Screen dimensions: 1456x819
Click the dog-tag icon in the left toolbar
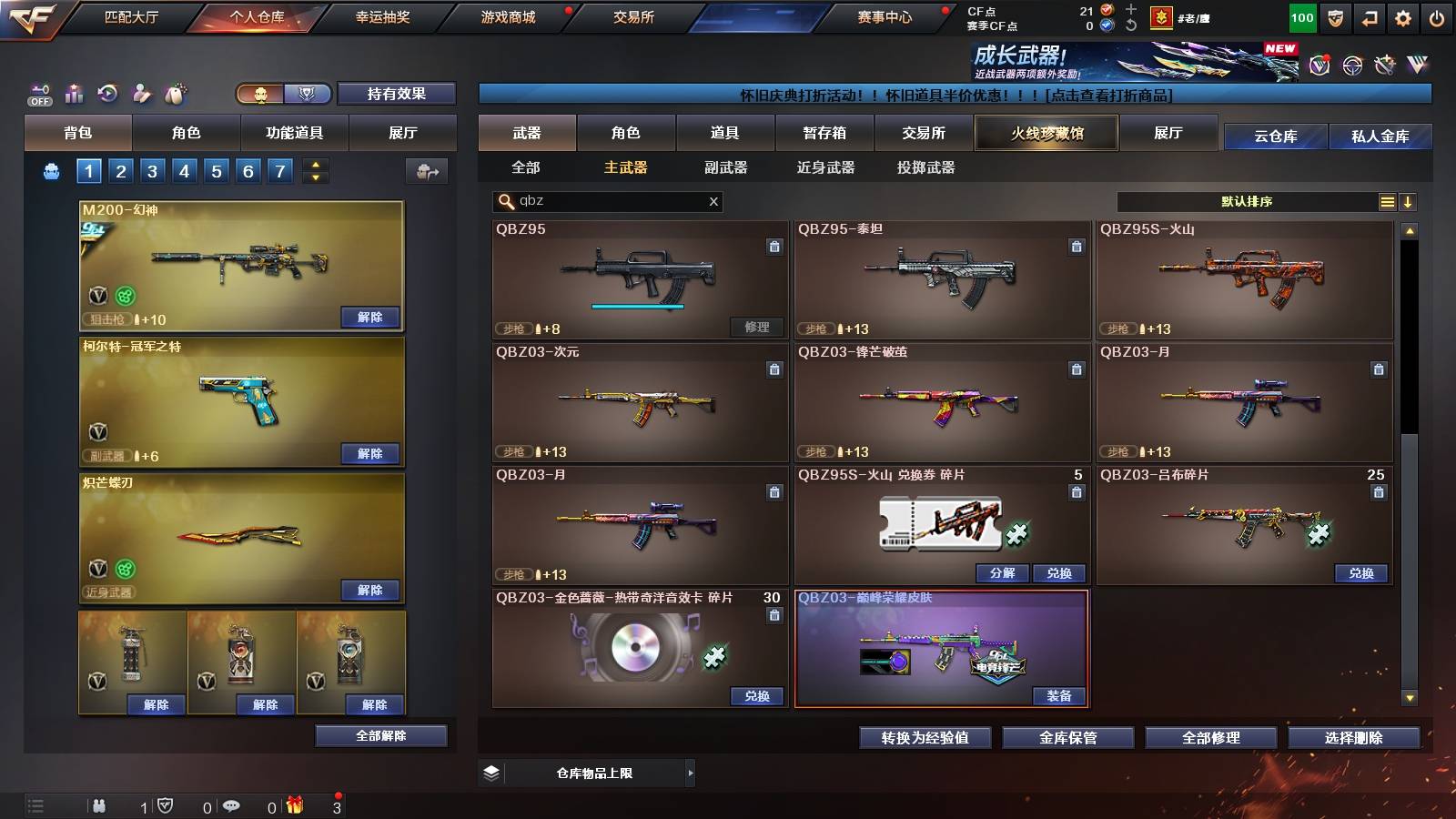175,93
